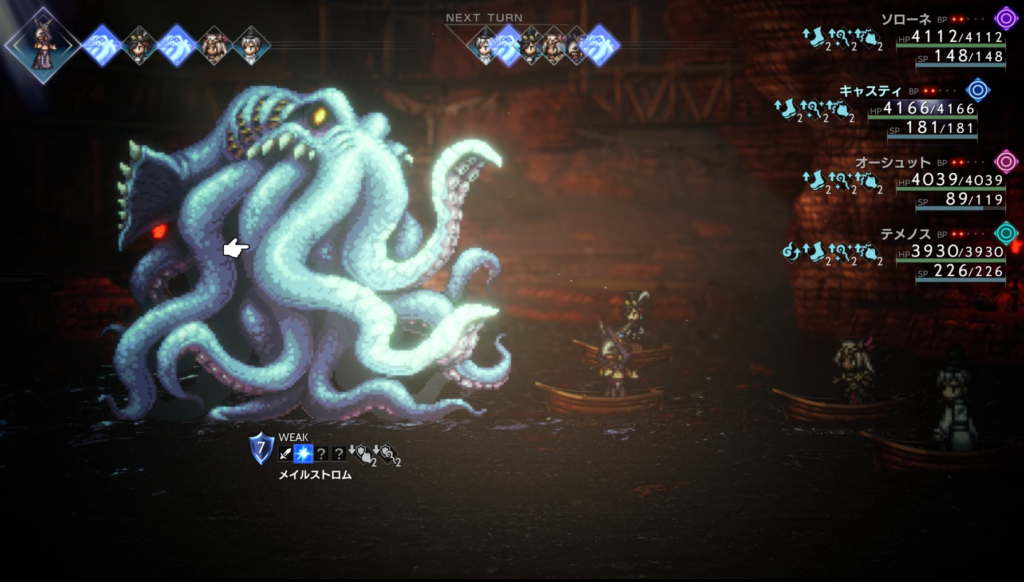Screen dimensions: 1024x582
Task: Click オーシュット's pink job emblem
Action: (x=1005, y=162)
